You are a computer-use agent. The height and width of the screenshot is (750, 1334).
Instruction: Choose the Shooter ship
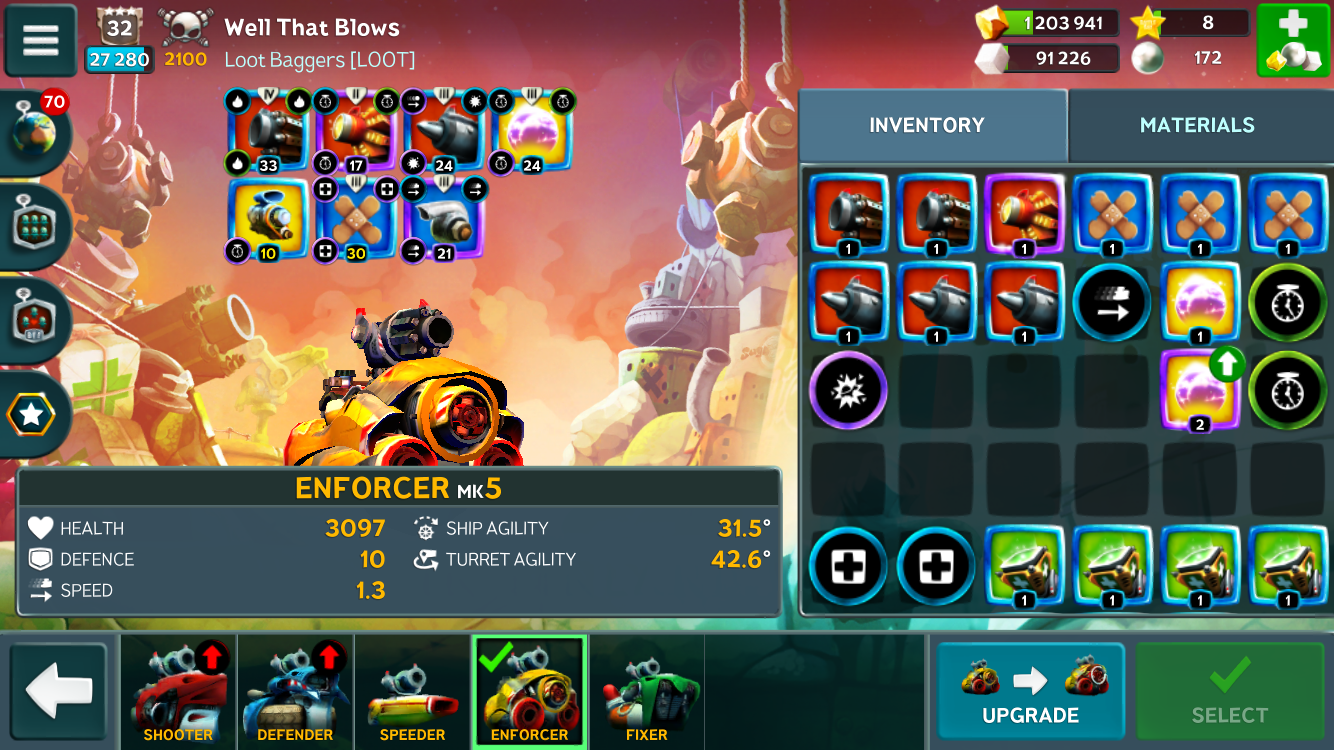coord(178,692)
